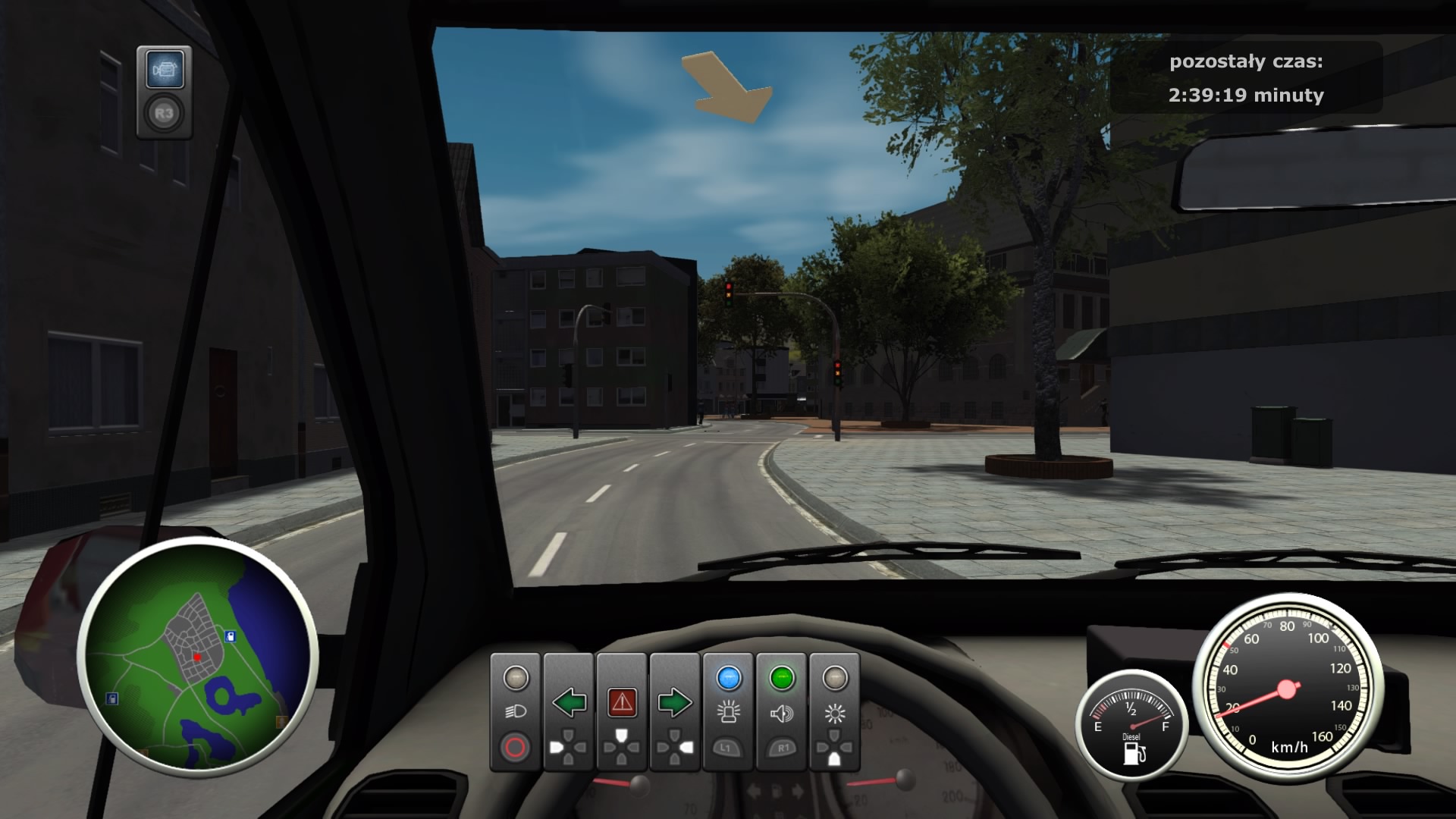Toggle the blue emergency beacon light
The image size is (1456, 819).
pos(728,711)
